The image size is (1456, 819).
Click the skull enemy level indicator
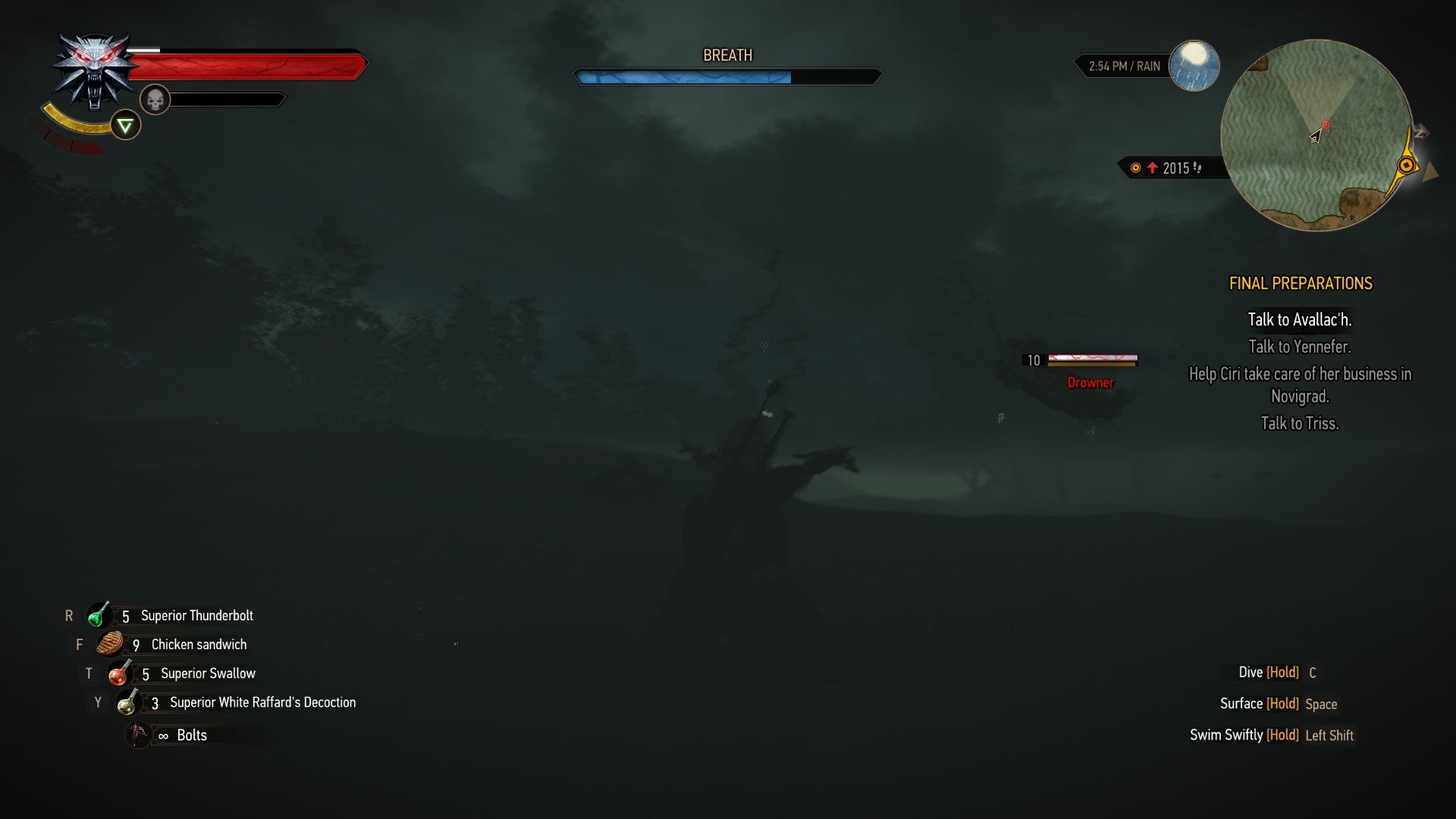point(155,99)
